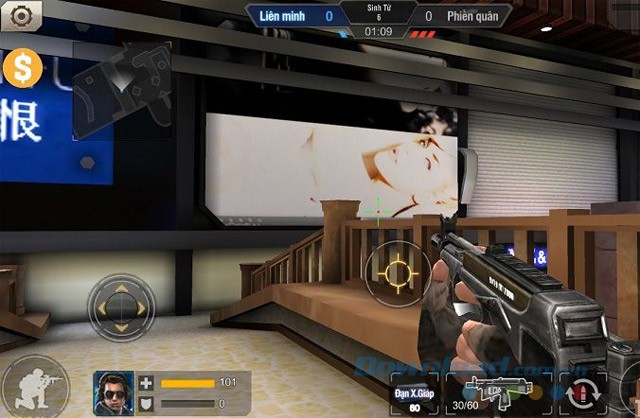Select the player character portrait
The height and width of the screenshot is (418, 640).
tap(114, 390)
